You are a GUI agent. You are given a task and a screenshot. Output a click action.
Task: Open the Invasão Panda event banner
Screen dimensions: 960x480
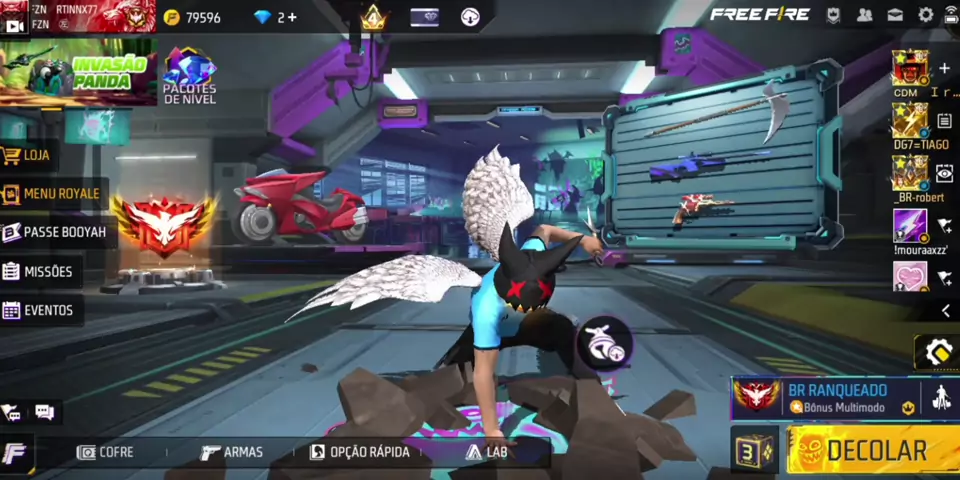[78, 72]
